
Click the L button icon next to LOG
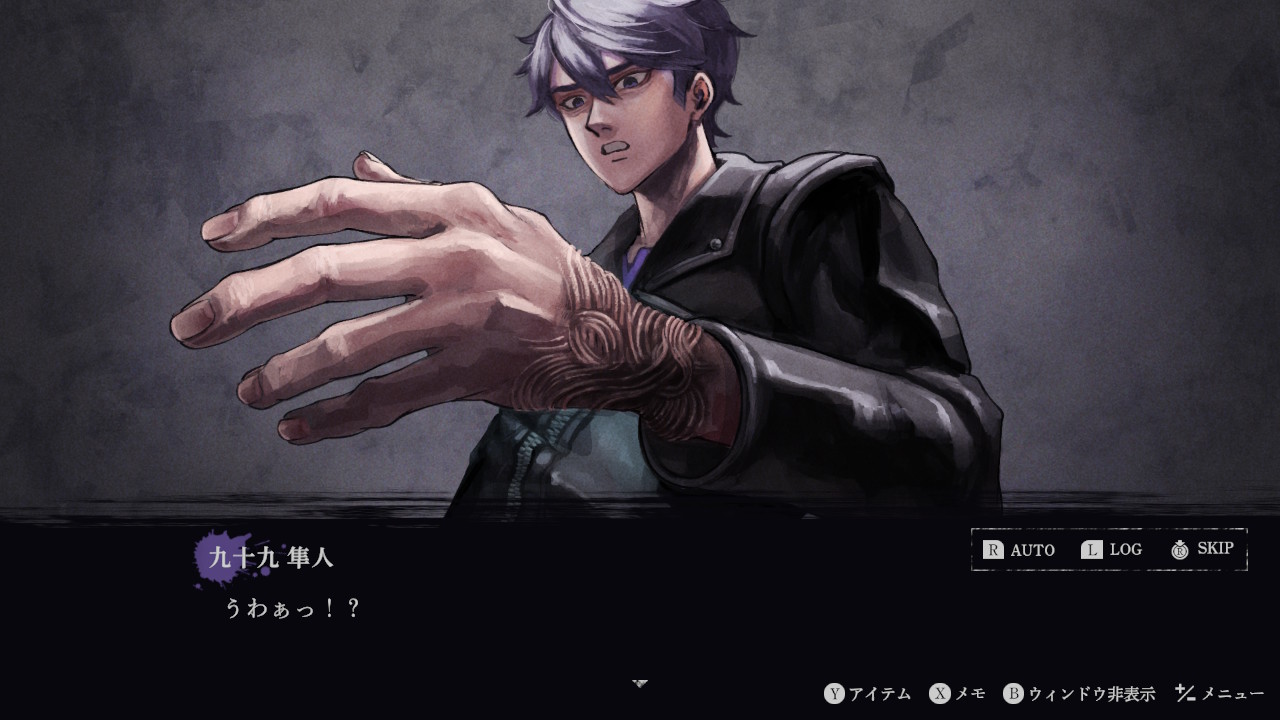1091,549
